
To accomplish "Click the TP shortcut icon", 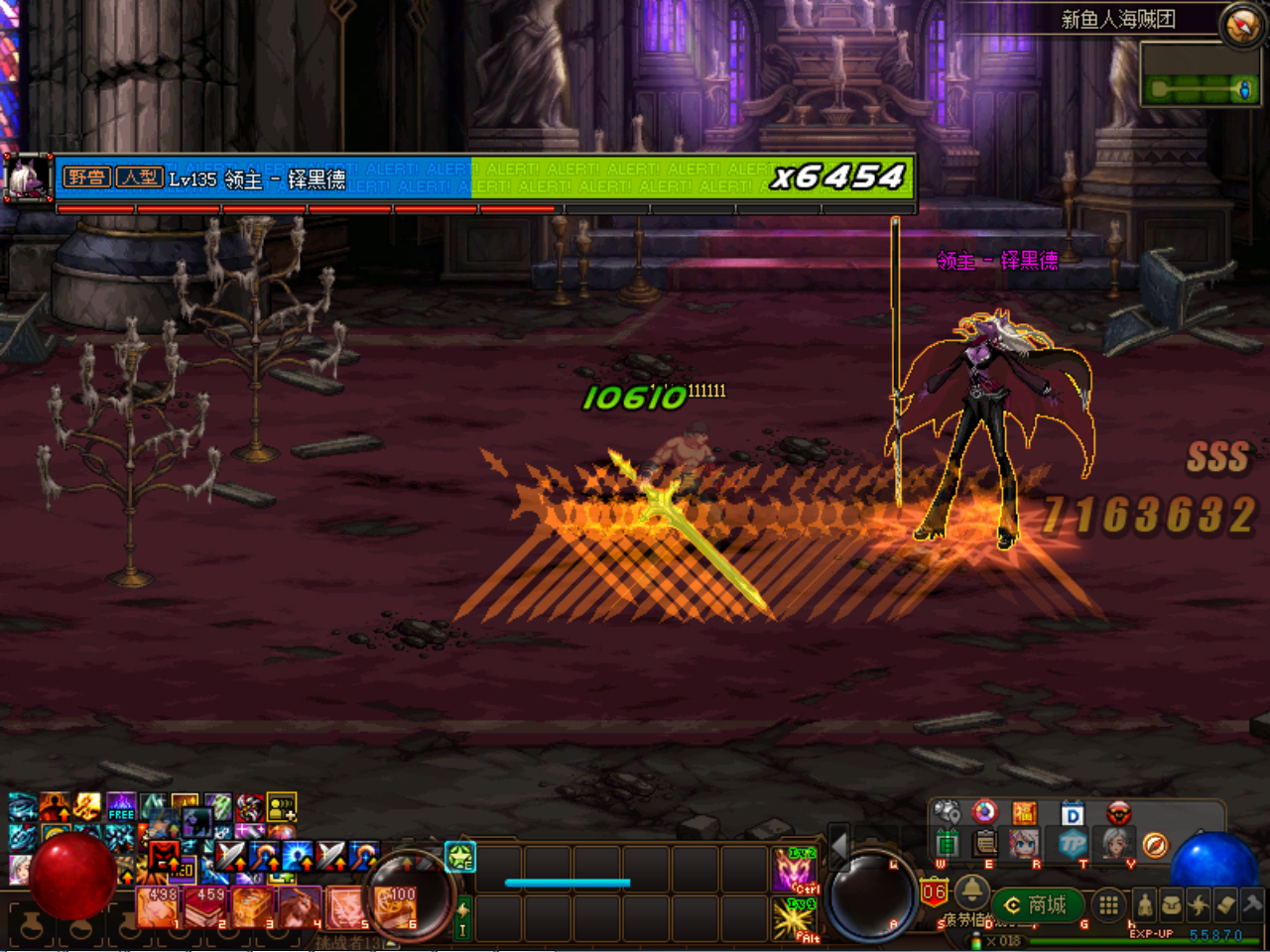I will point(1075,845).
